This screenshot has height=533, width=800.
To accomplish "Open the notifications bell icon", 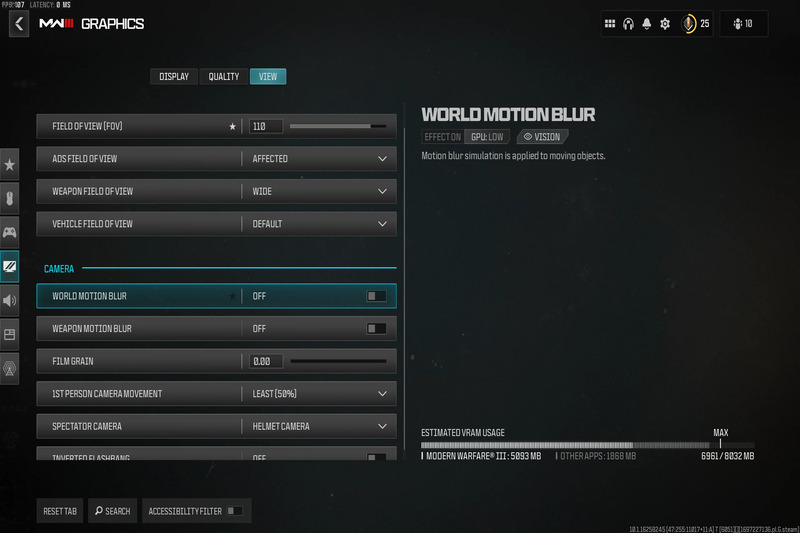I will 647,24.
